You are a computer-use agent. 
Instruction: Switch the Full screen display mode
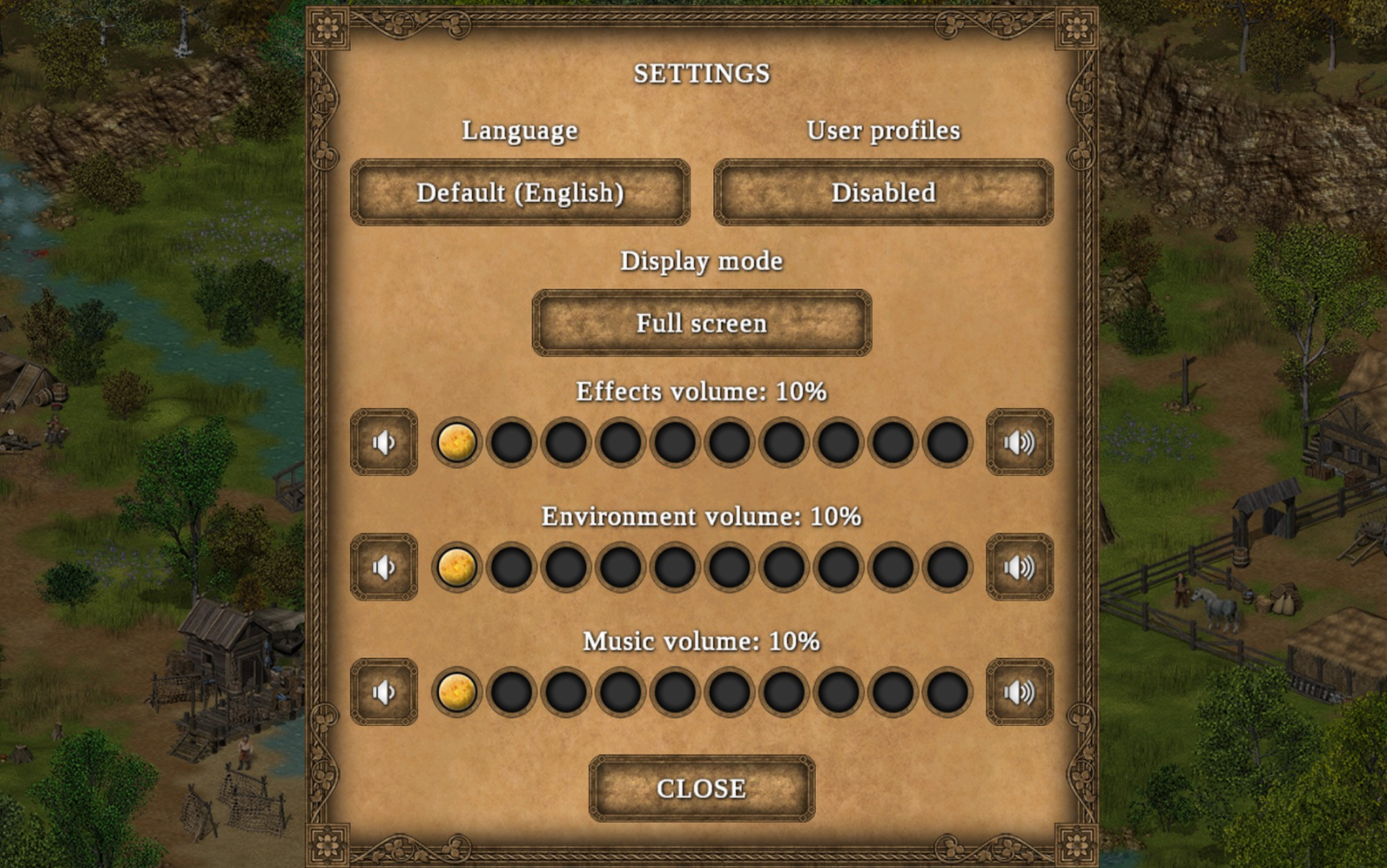point(701,324)
